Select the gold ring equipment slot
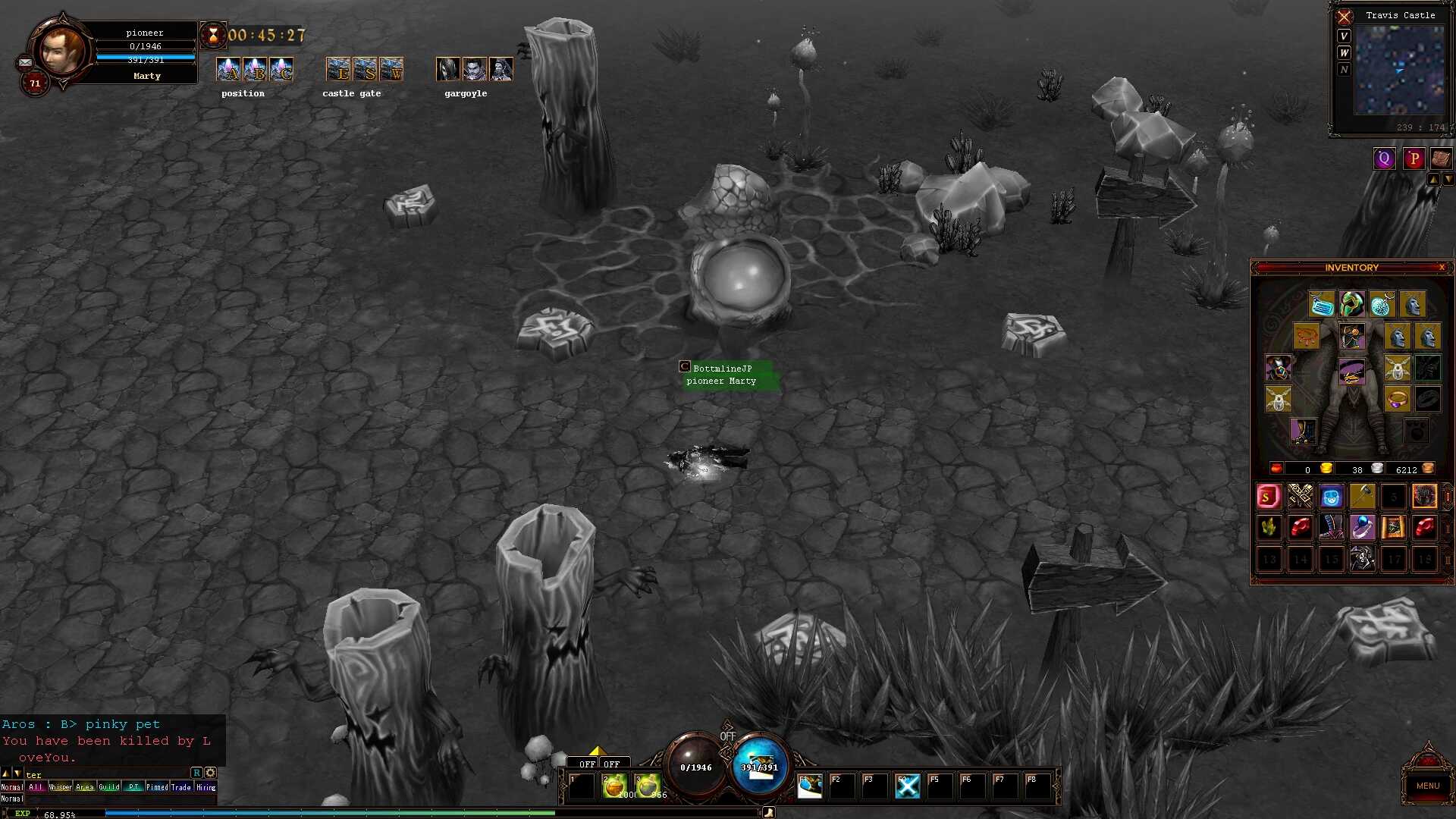The height and width of the screenshot is (819, 1456). (x=1397, y=399)
